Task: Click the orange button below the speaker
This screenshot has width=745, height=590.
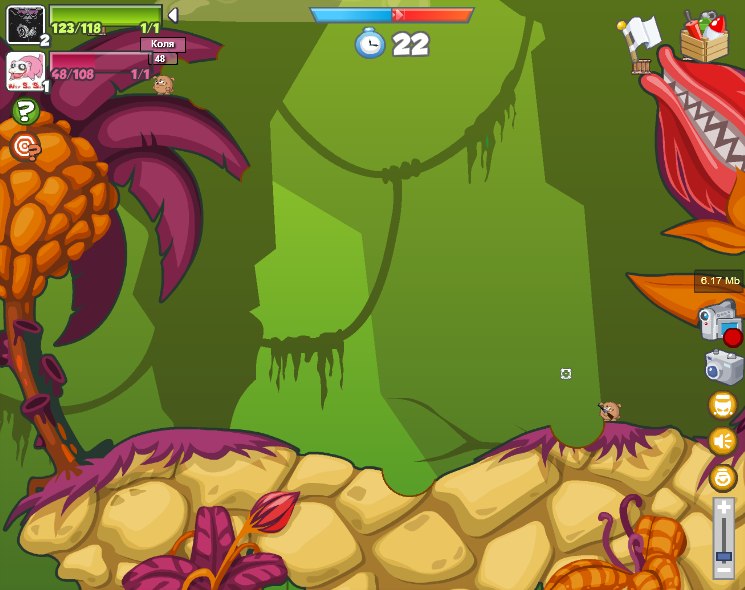Action: tap(722, 477)
